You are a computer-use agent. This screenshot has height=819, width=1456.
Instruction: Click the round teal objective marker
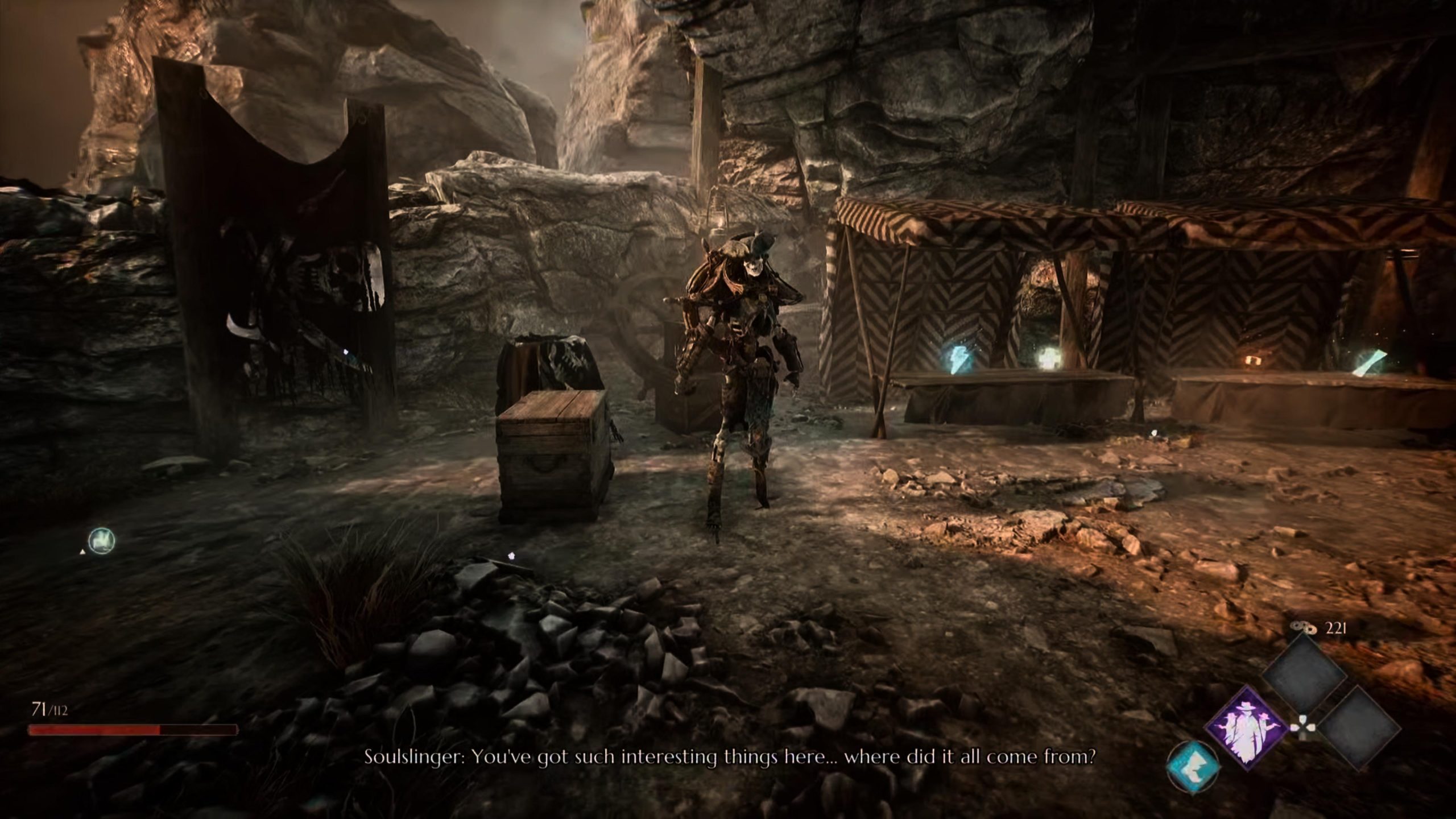point(102,540)
